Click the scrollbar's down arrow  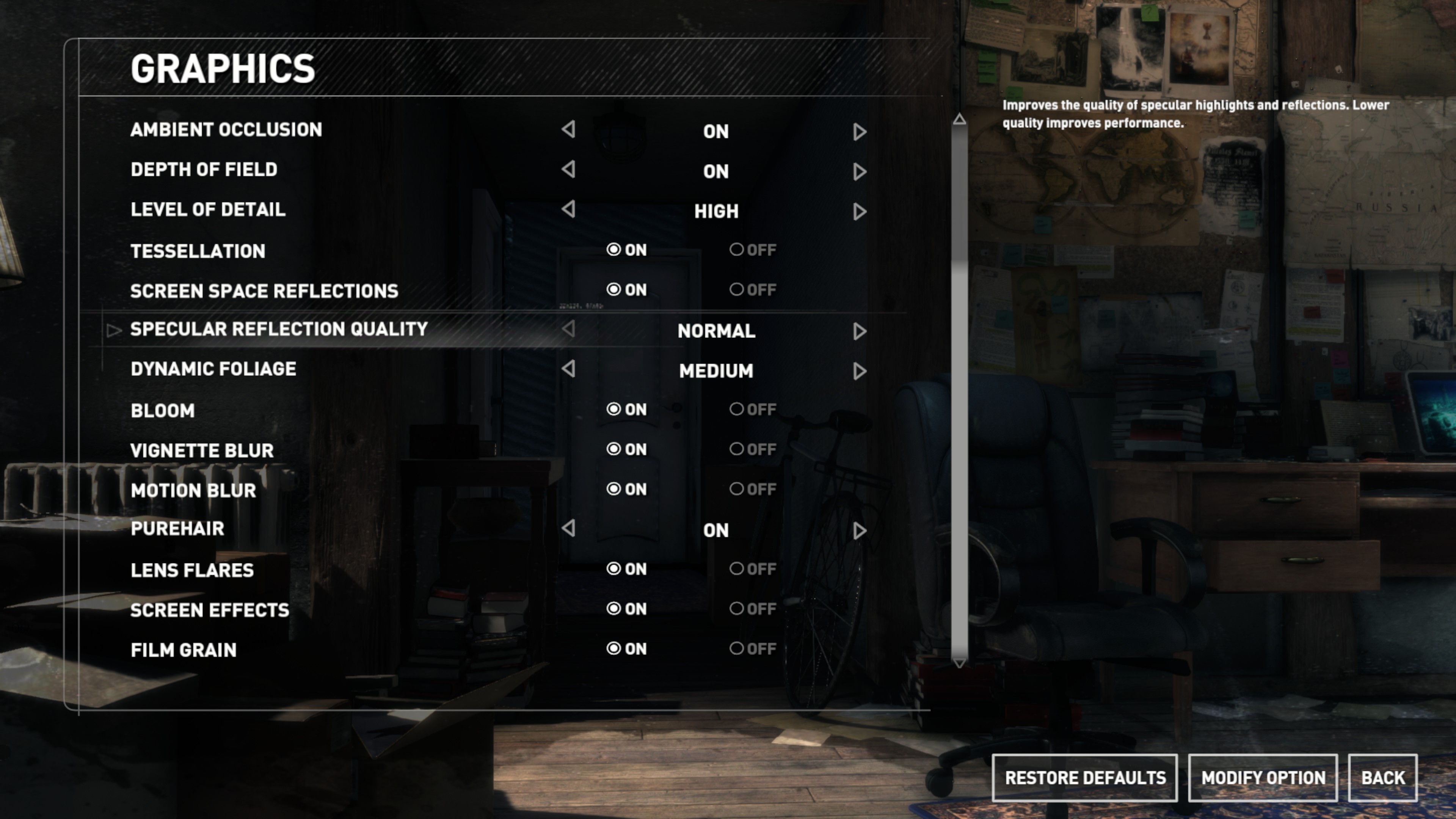(x=959, y=663)
